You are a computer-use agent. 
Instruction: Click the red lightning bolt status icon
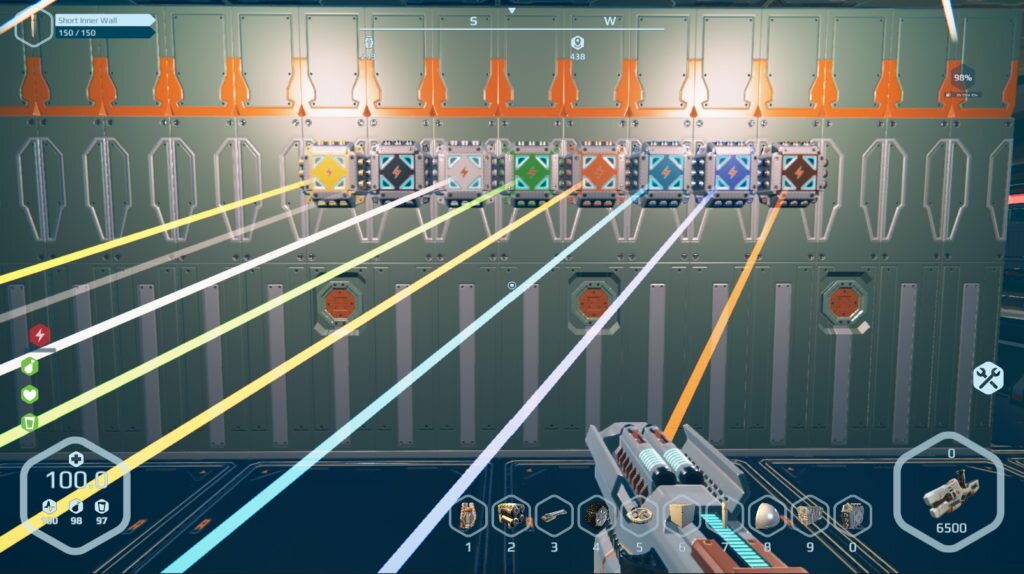39,335
